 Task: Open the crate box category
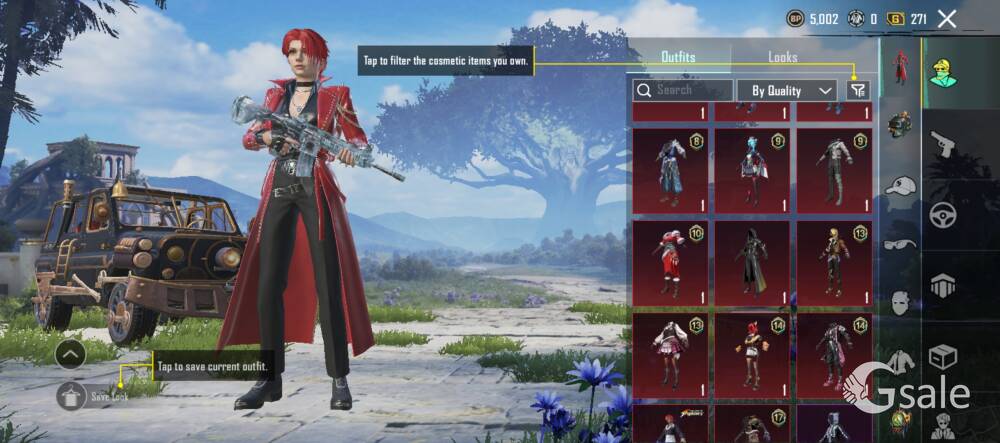[x=943, y=356]
